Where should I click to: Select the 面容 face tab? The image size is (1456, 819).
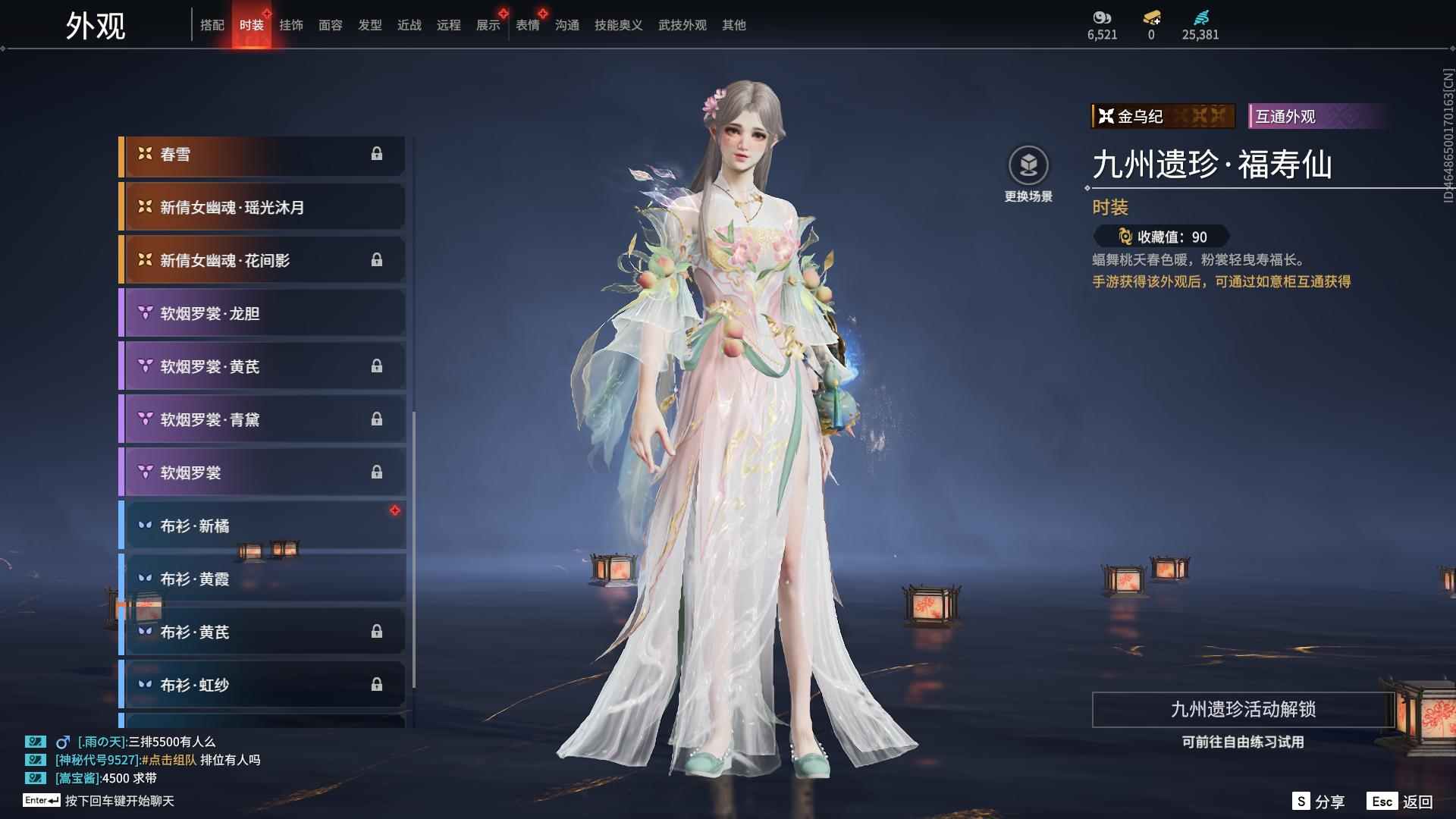click(x=330, y=25)
